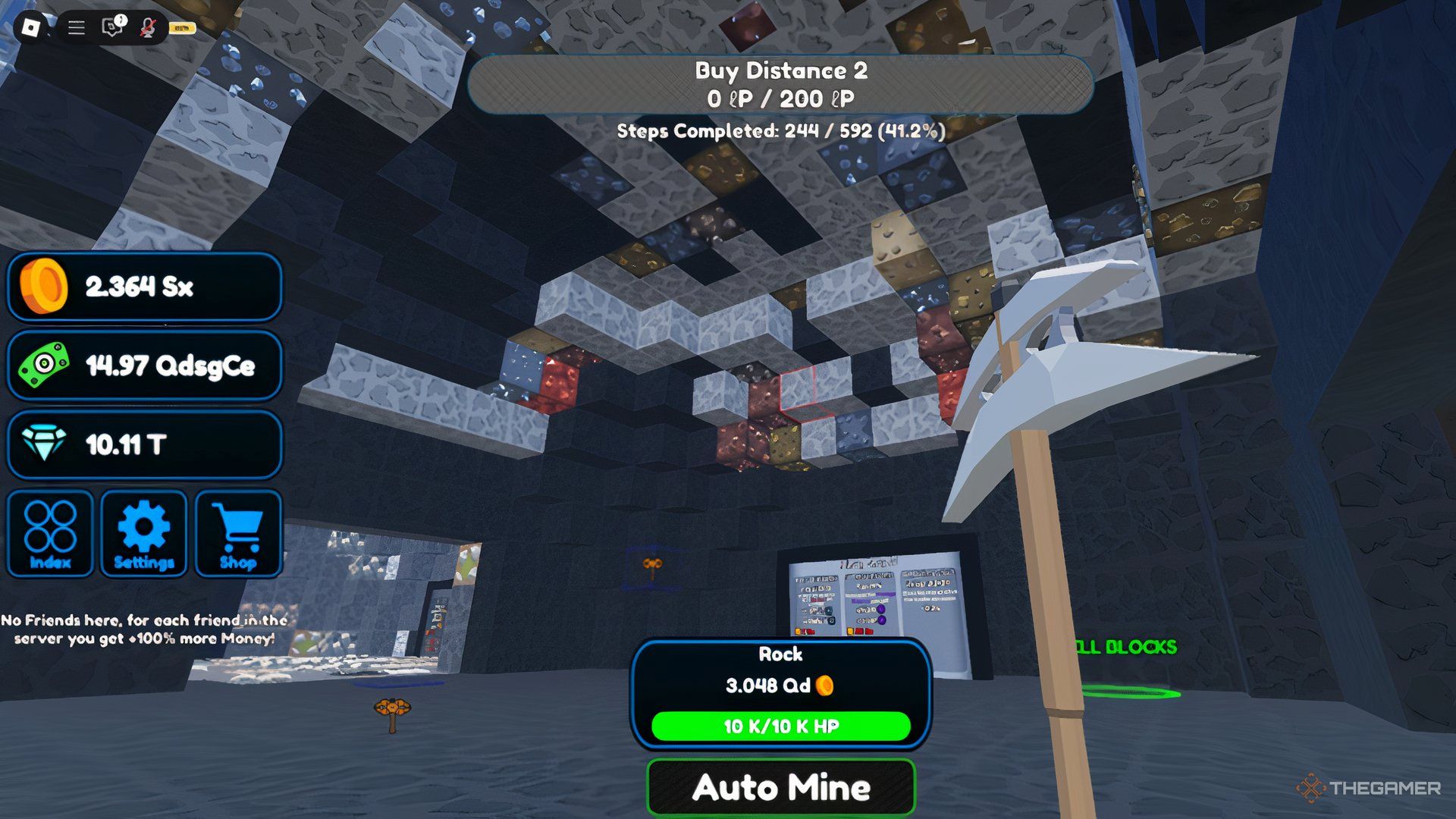
Task: Open the chat notification counter
Action: tap(119, 18)
